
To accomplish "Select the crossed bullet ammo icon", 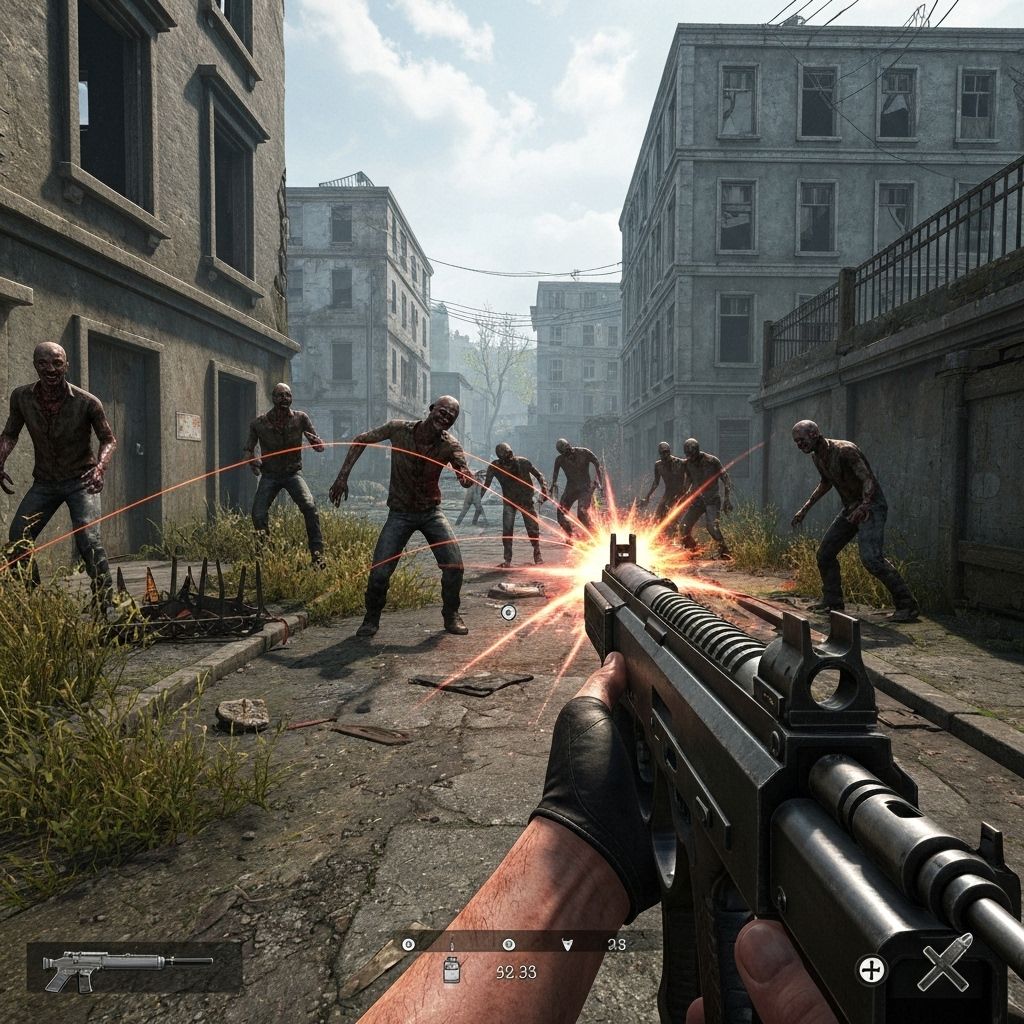I will (944, 967).
